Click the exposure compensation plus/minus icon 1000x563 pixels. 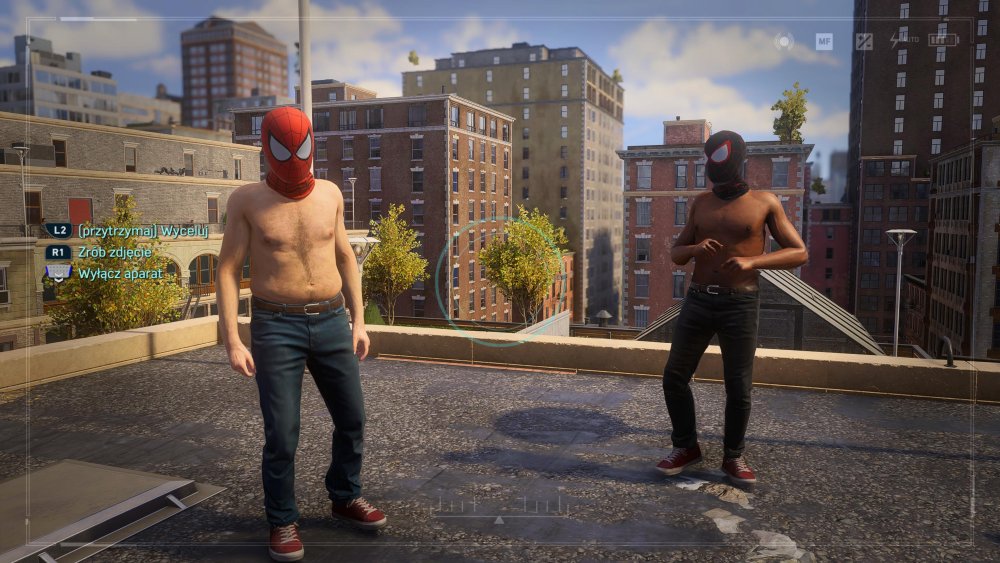click(864, 41)
